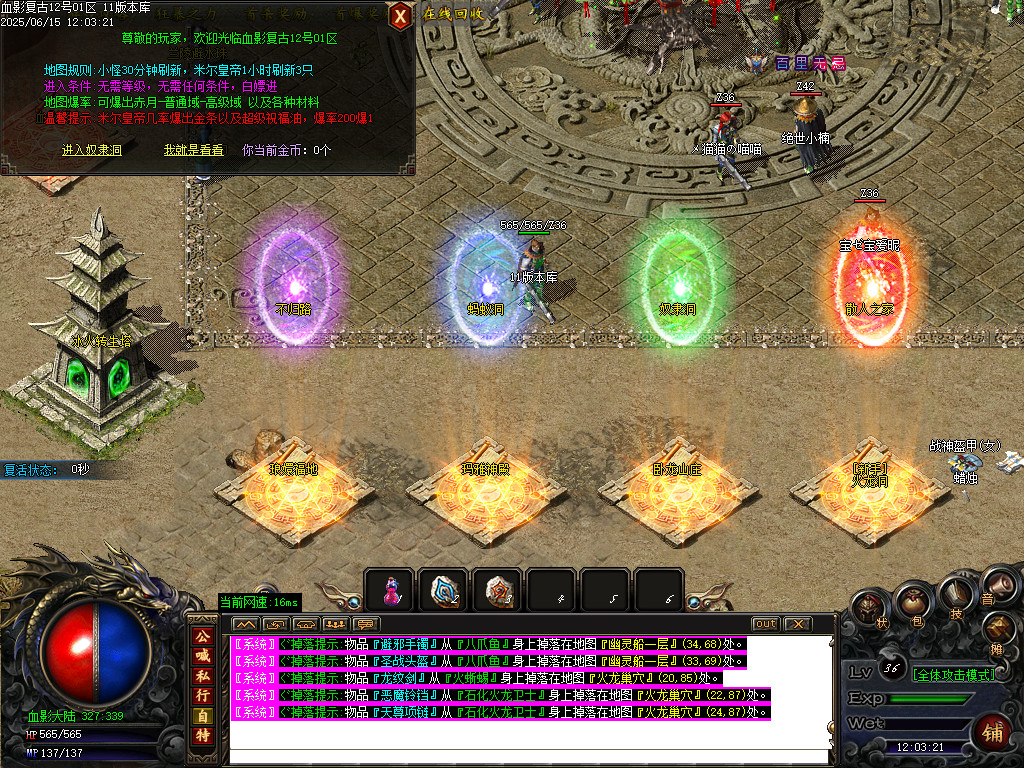The height and width of the screenshot is (768, 1024).
Task: Choose the 进入奴隶洞 dialogue option
Action: (x=91, y=150)
